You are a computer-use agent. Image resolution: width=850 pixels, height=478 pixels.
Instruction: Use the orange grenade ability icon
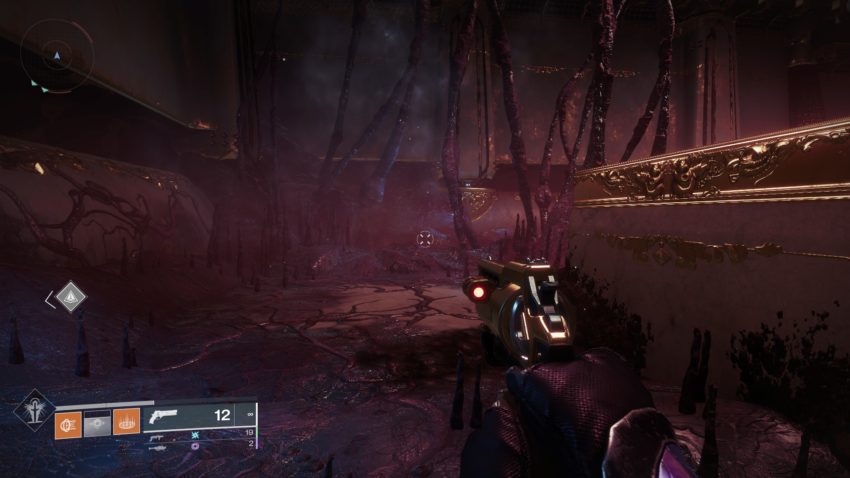(x=67, y=424)
